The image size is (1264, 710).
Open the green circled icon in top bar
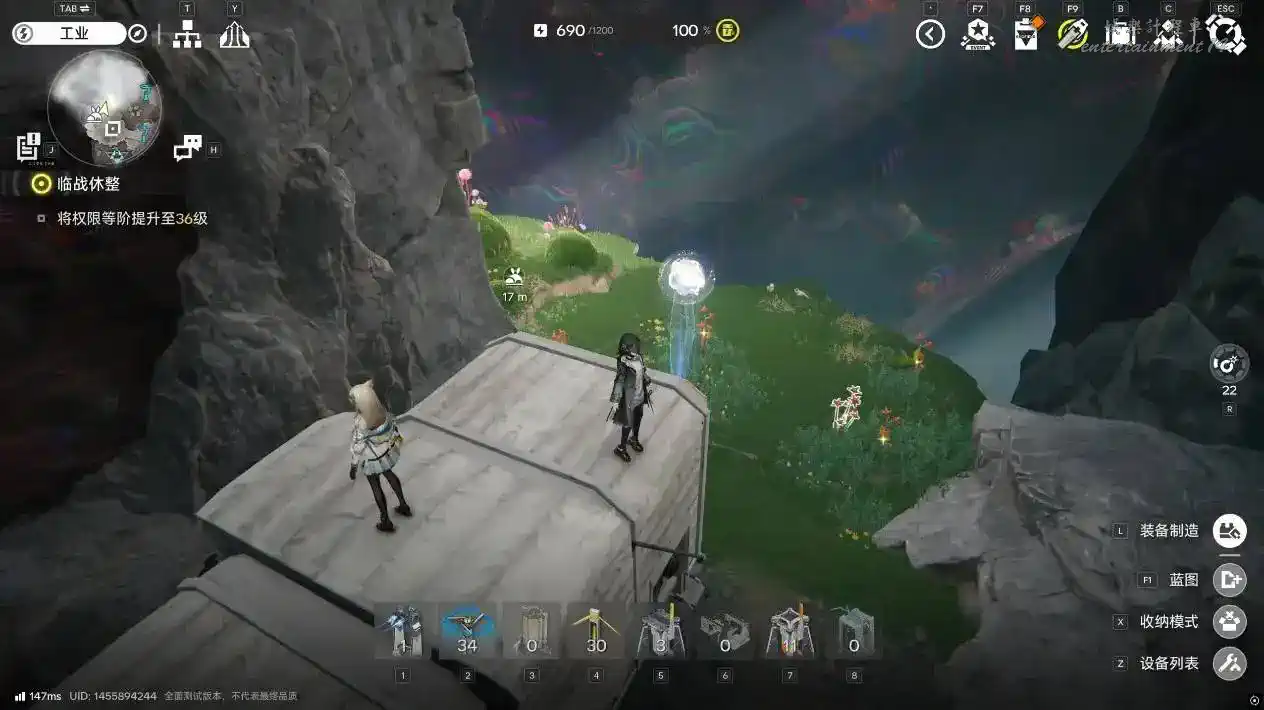coord(1073,34)
